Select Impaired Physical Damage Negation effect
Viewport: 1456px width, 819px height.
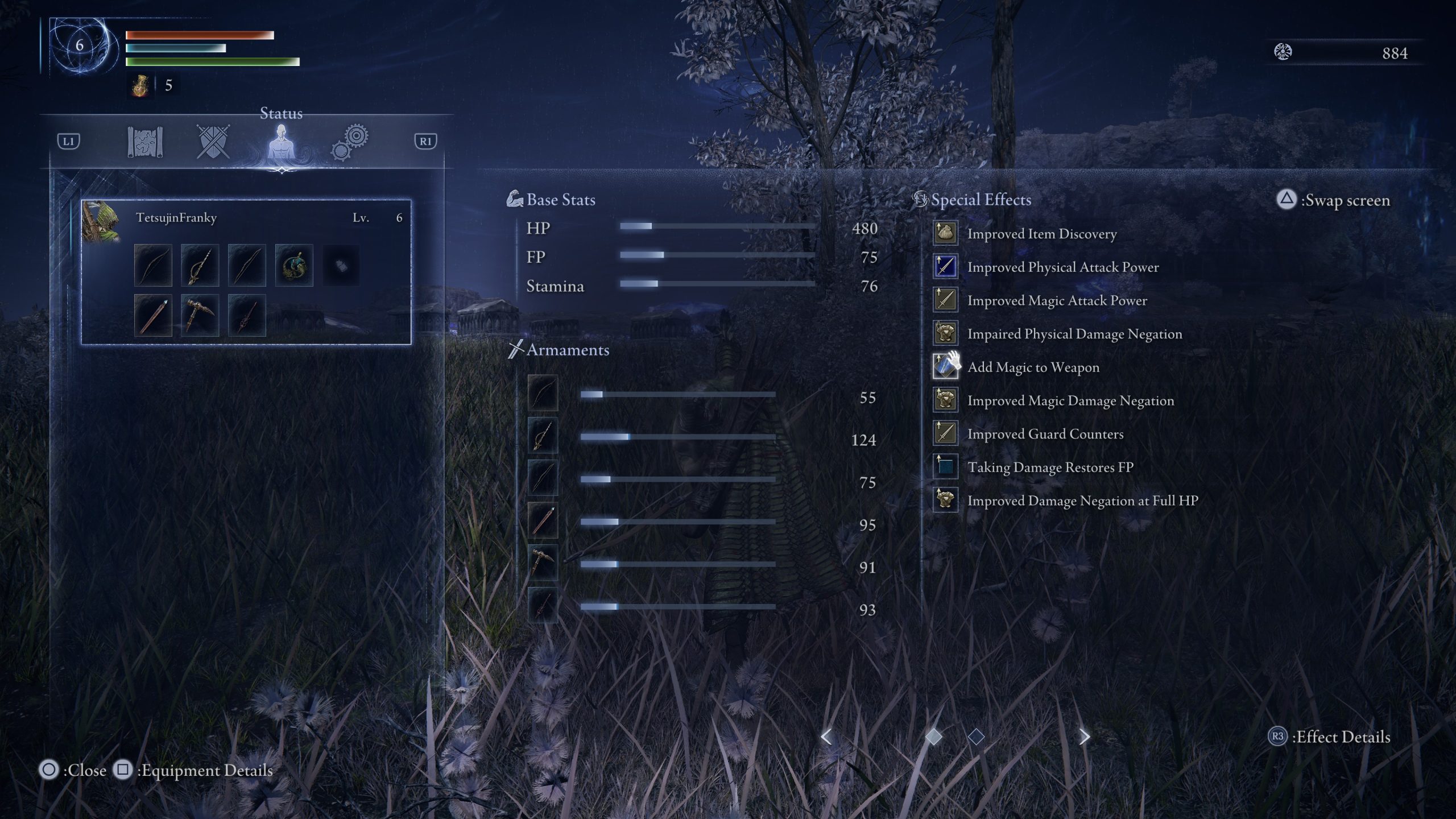[x=1074, y=334]
